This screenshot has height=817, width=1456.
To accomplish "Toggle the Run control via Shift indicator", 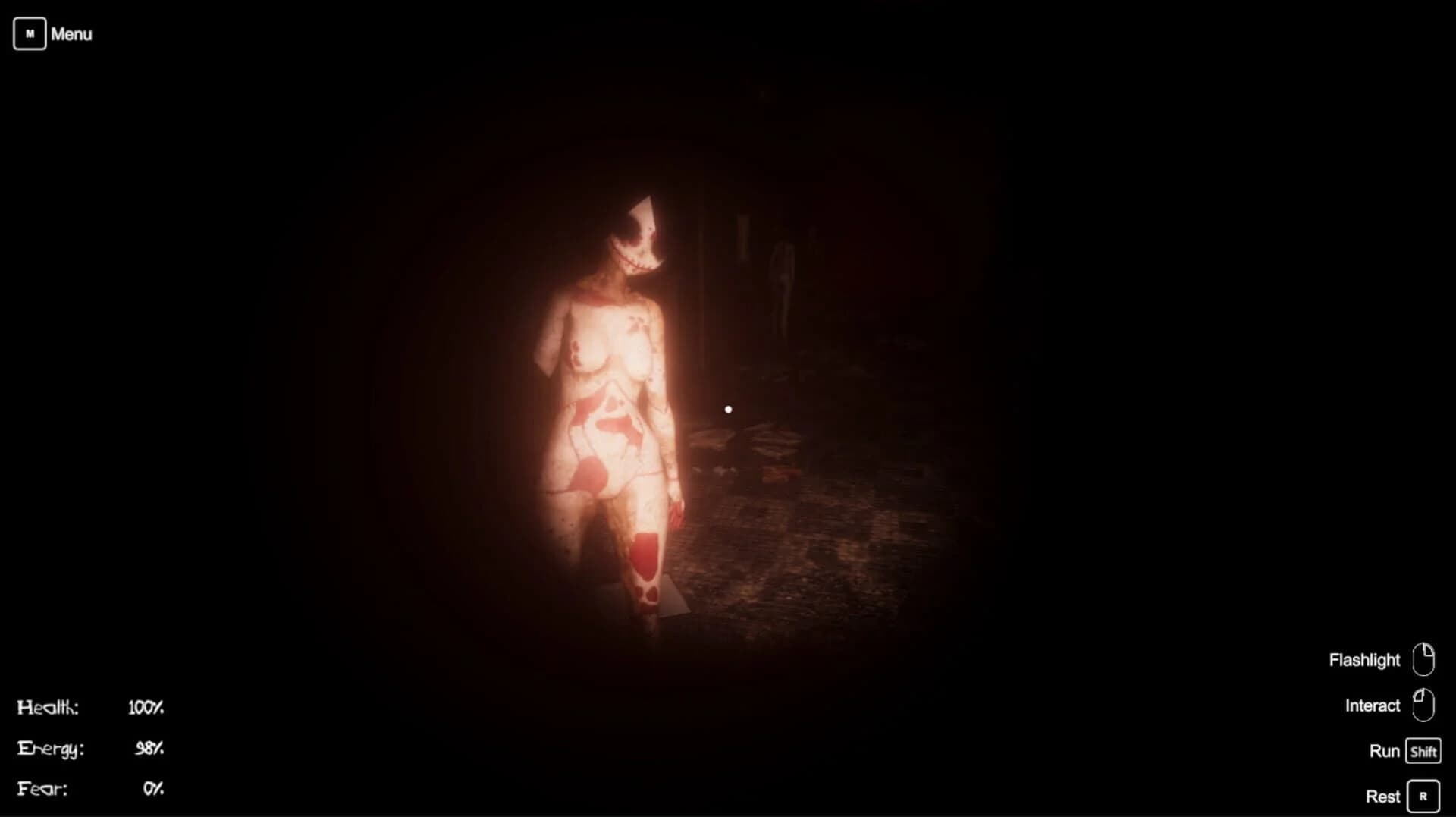I will pyautogui.click(x=1422, y=751).
